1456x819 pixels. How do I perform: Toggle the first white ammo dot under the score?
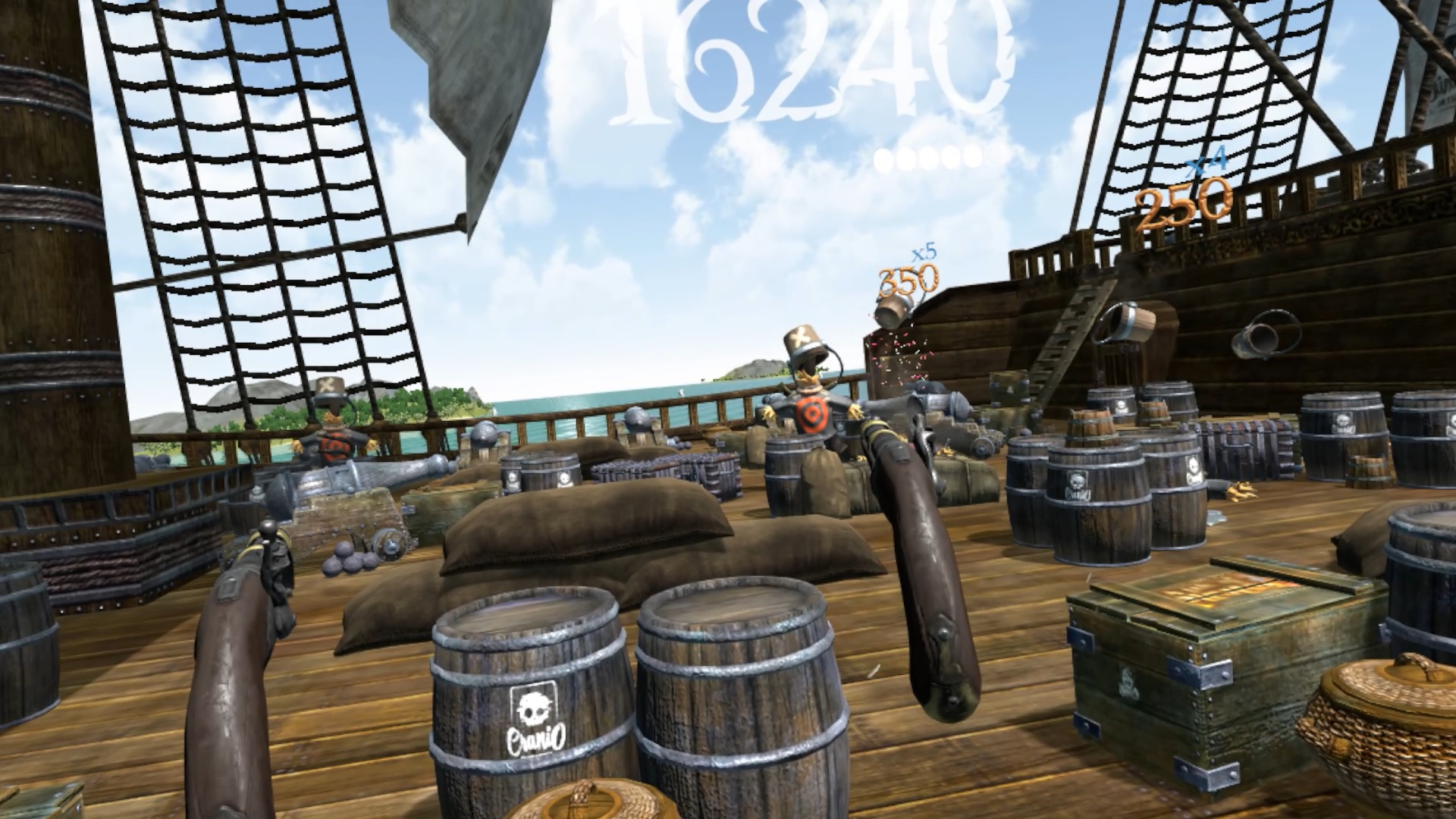[x=882, y=158]
